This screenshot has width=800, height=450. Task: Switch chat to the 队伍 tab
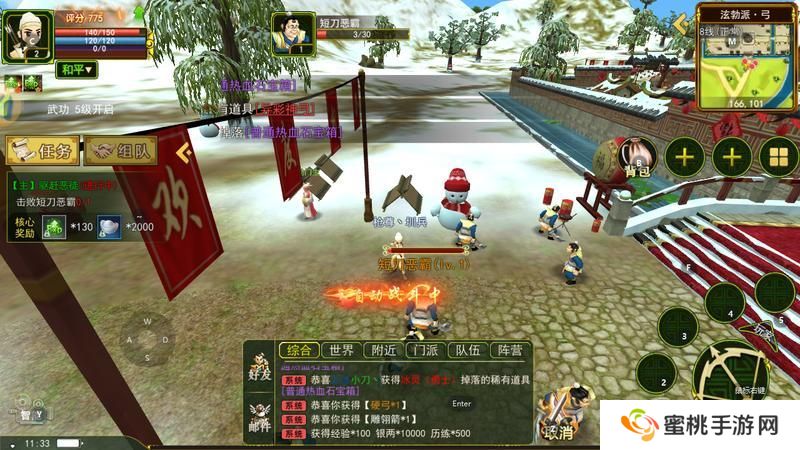[466, 350]
